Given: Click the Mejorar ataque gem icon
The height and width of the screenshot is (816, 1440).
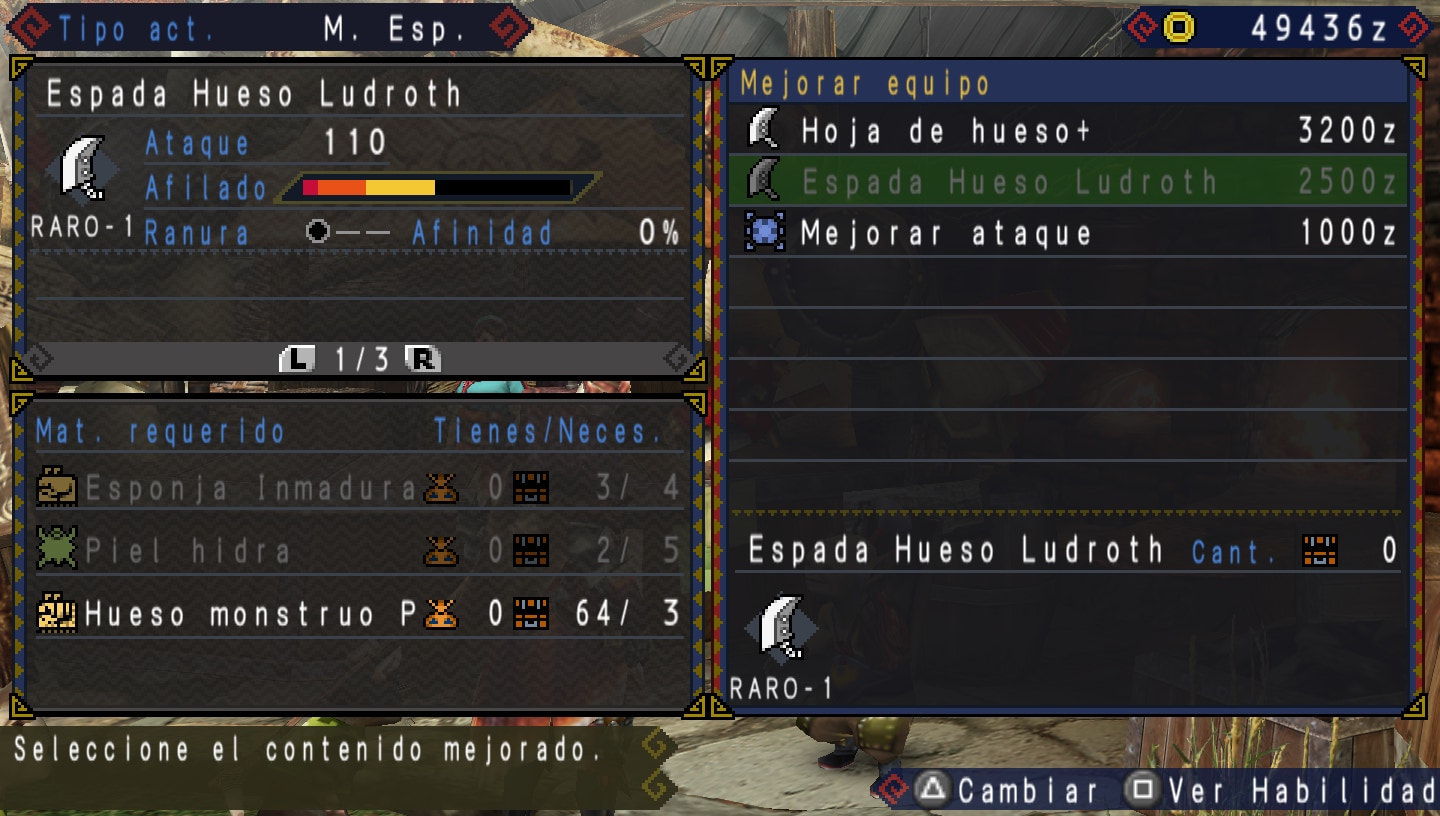Looking at the screenshot, I should [x=762, y=233].
